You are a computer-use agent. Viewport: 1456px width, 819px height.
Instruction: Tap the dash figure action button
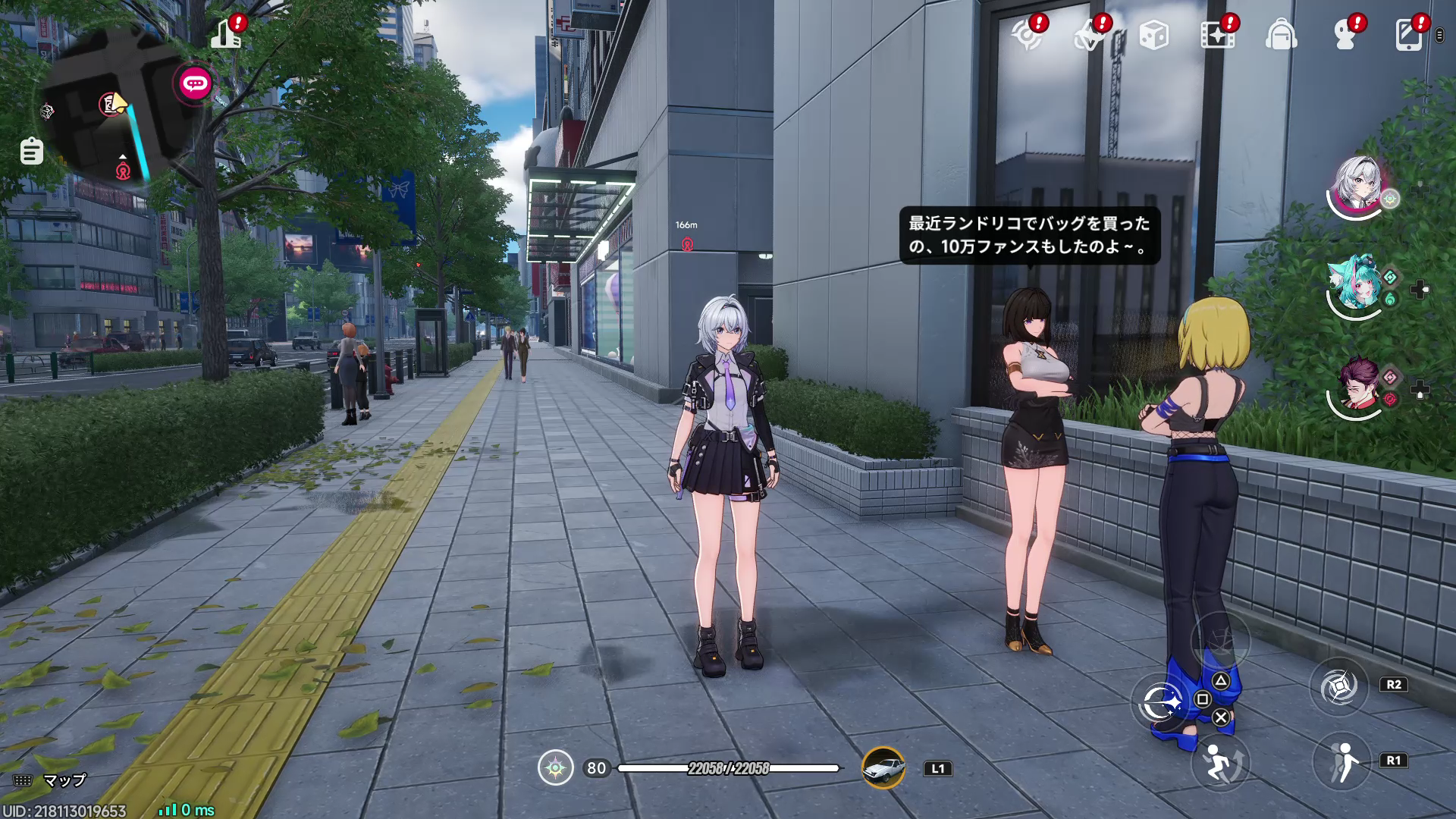point(1341,761)
